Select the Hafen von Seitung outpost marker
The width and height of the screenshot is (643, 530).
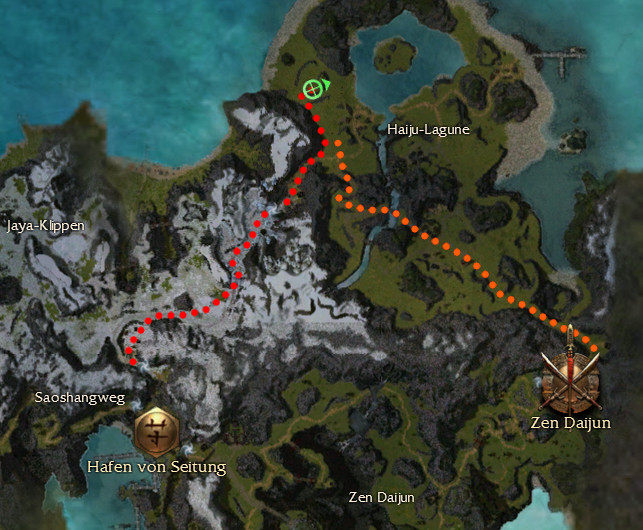tap(156, 432)
